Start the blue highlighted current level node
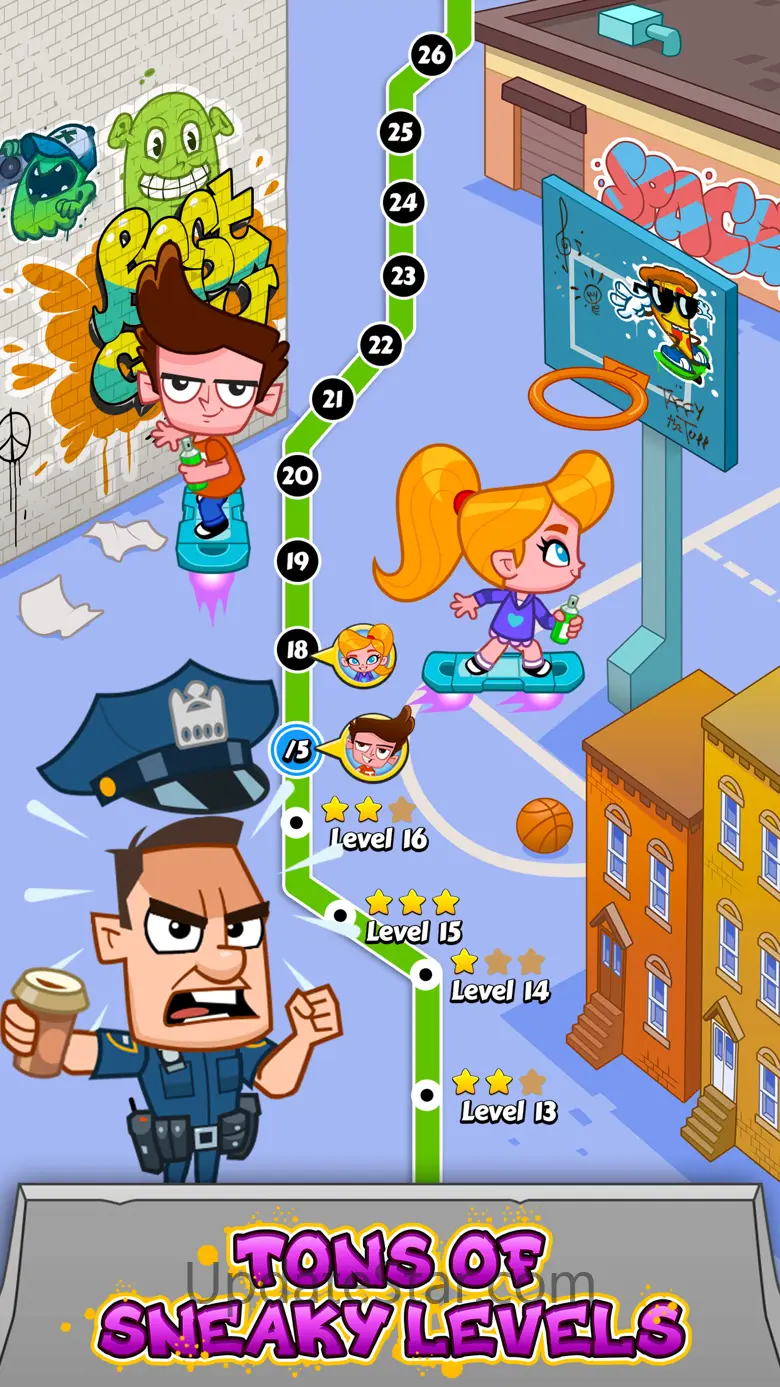 [x=296, y=749]
